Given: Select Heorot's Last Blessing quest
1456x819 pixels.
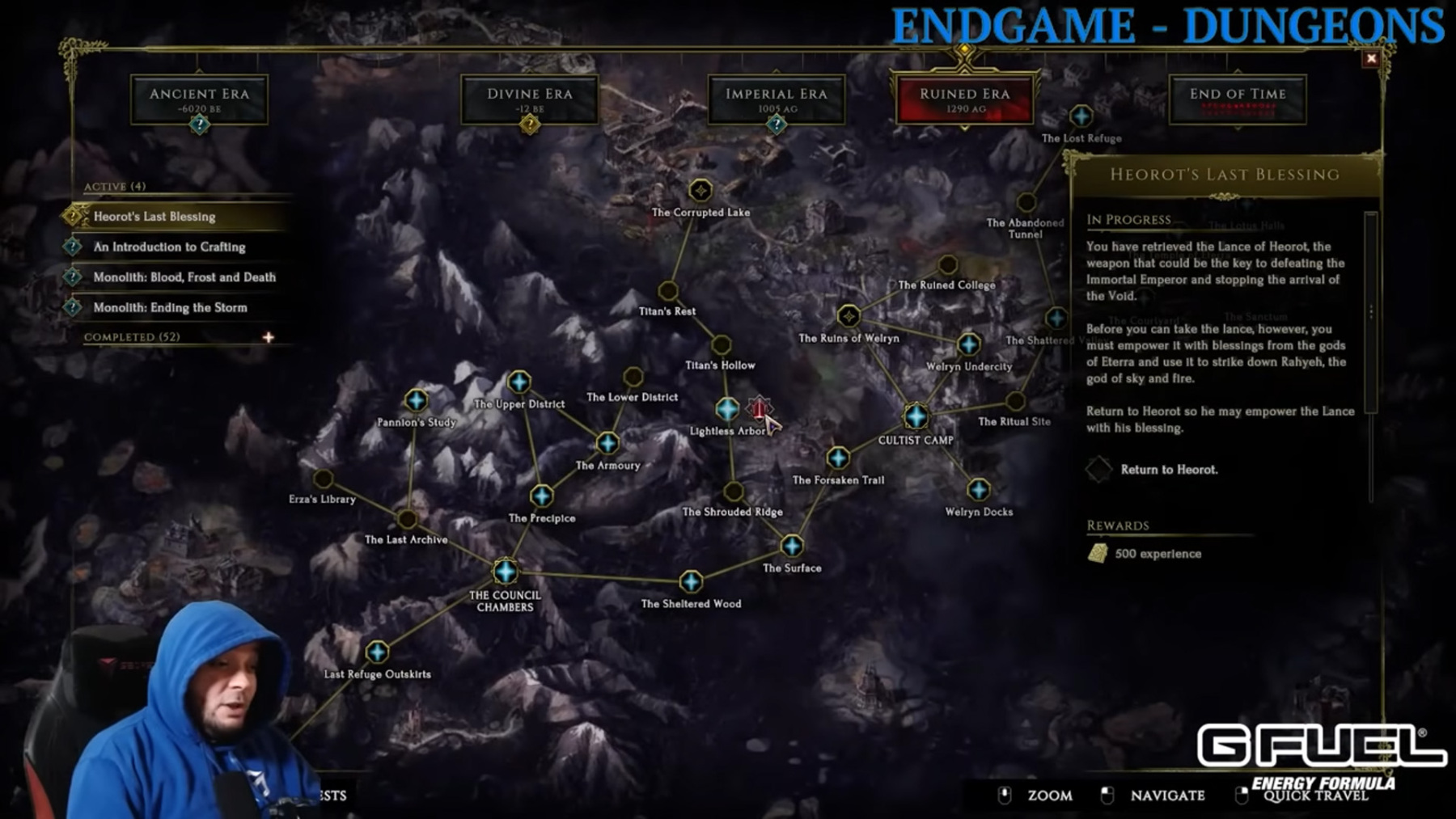Looking at the screenshot, I should pos(154,217).
